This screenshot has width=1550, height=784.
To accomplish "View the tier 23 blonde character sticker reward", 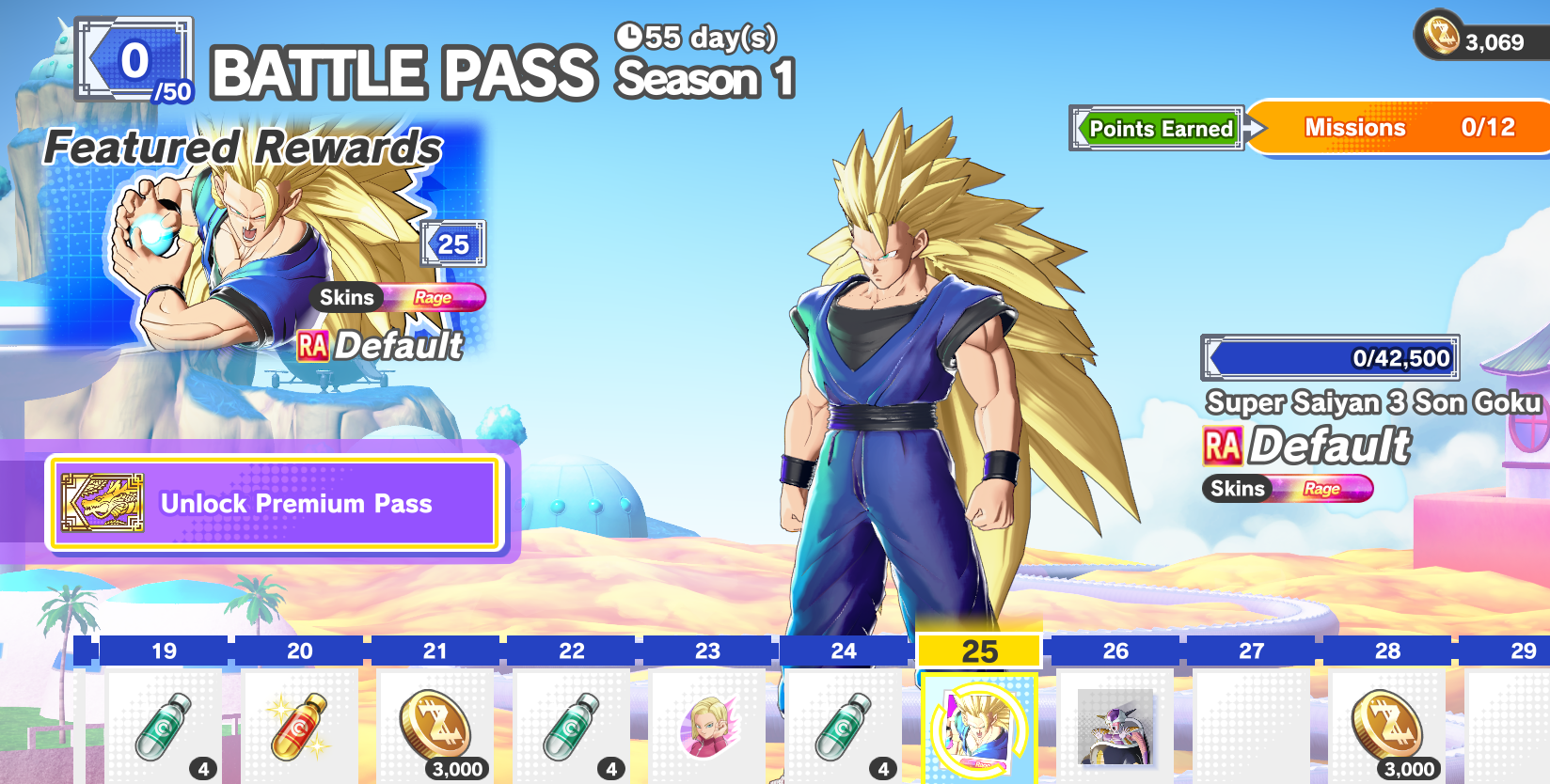I will point(707,726).
